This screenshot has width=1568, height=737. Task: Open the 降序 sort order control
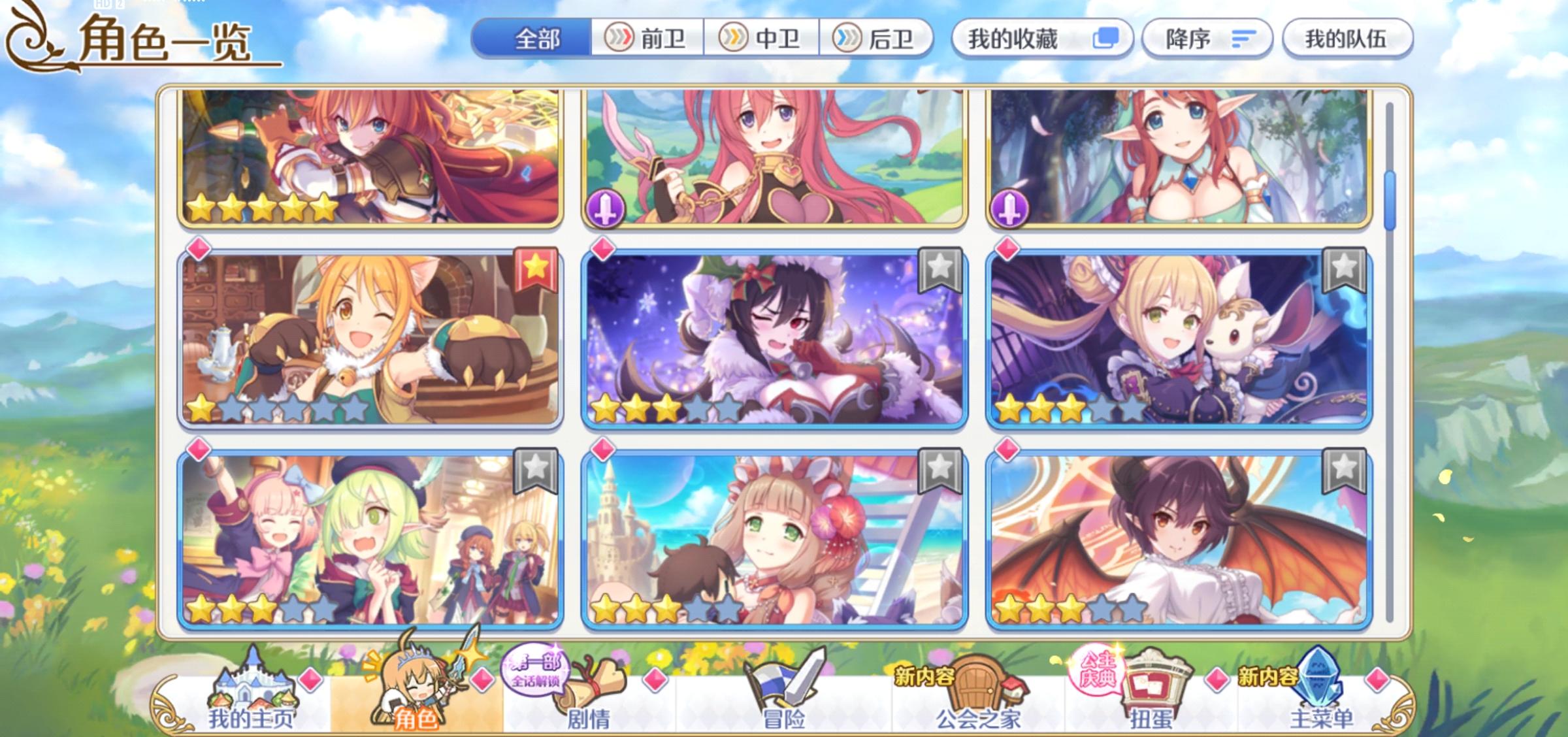point(1207,38)
